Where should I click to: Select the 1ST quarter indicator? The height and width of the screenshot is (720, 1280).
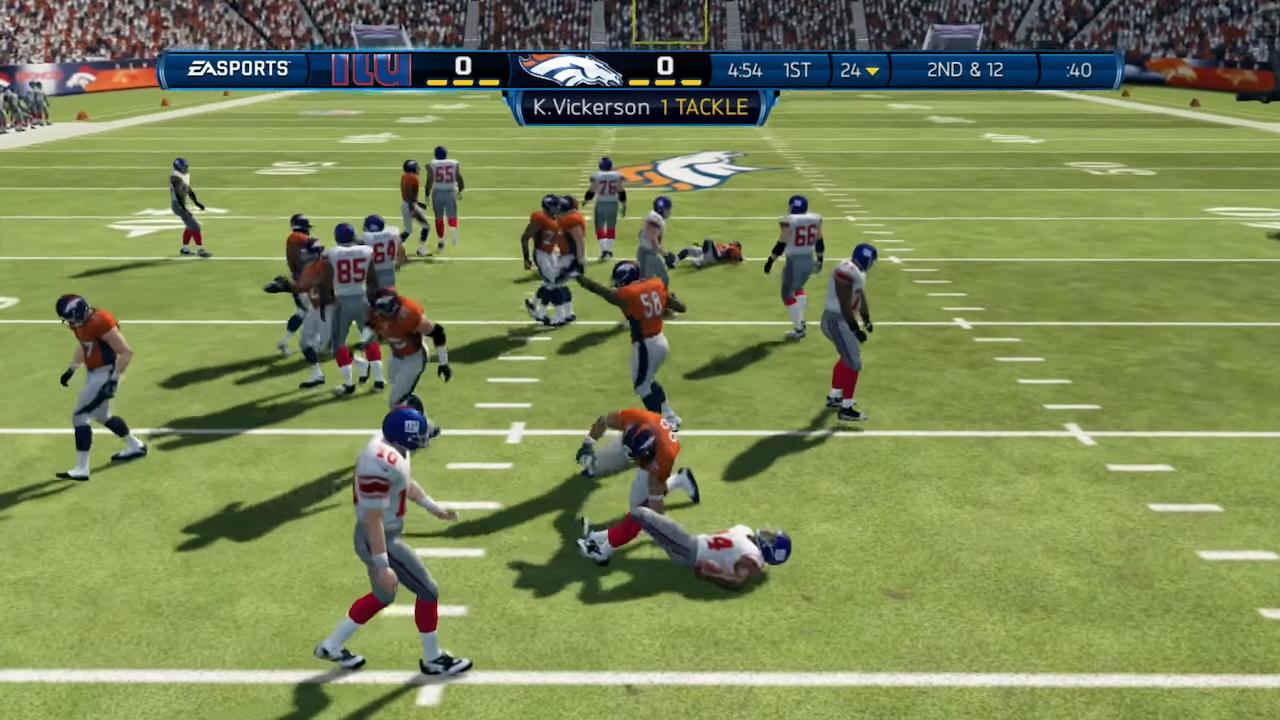point(797,71)
